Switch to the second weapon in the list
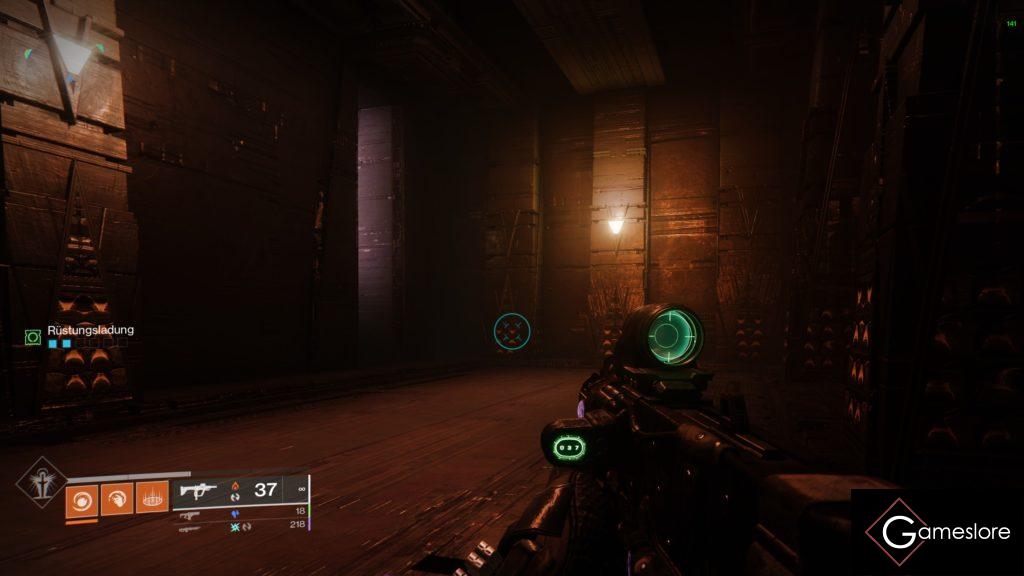The height and width of the screenshot is (576, 1024). point(189,513)
